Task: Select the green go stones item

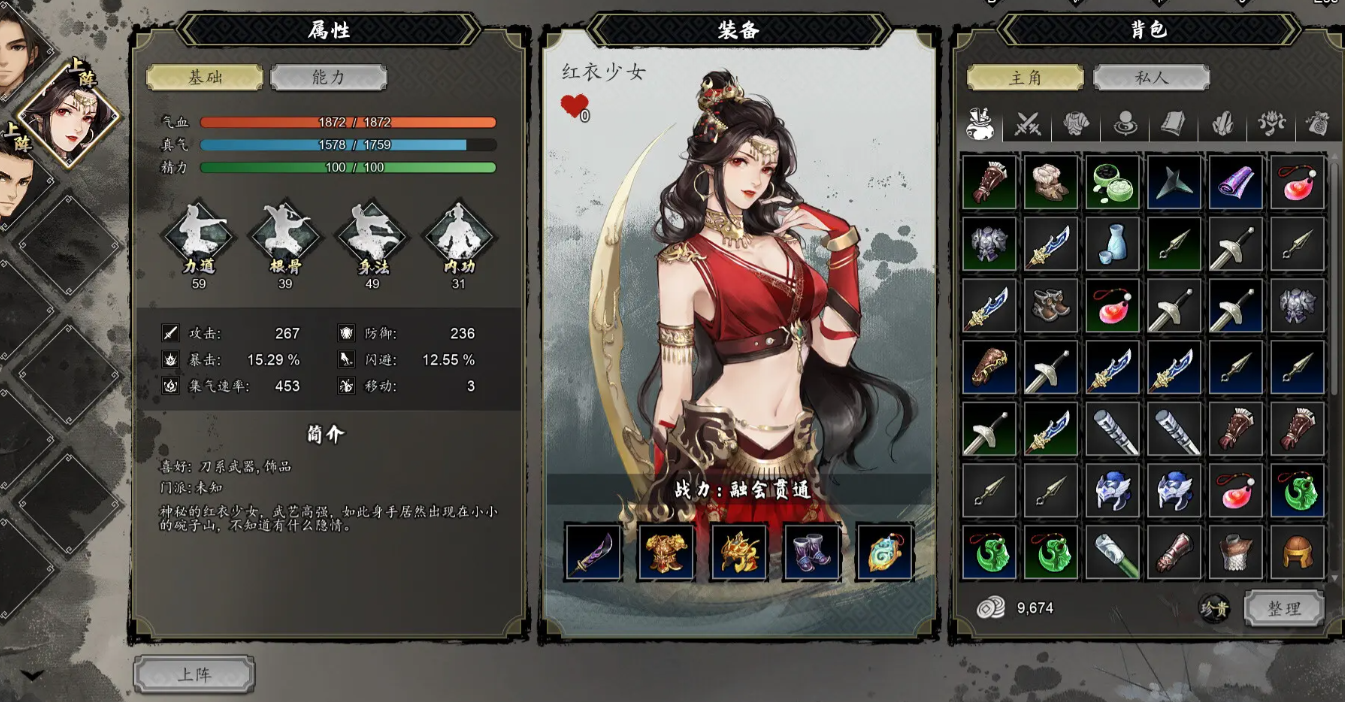Action: (1113, 182)
